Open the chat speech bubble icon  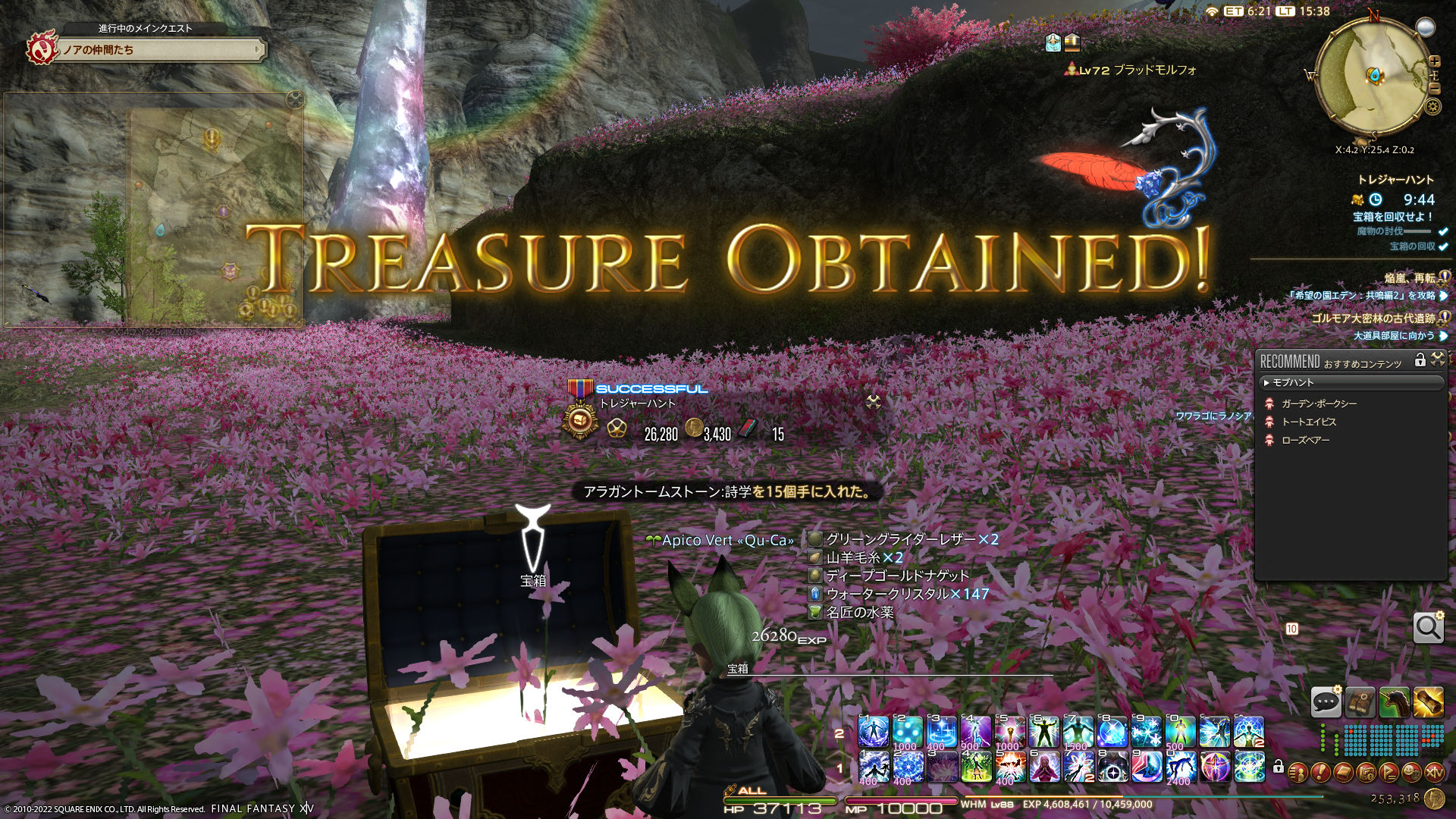tap(1326, 702)
